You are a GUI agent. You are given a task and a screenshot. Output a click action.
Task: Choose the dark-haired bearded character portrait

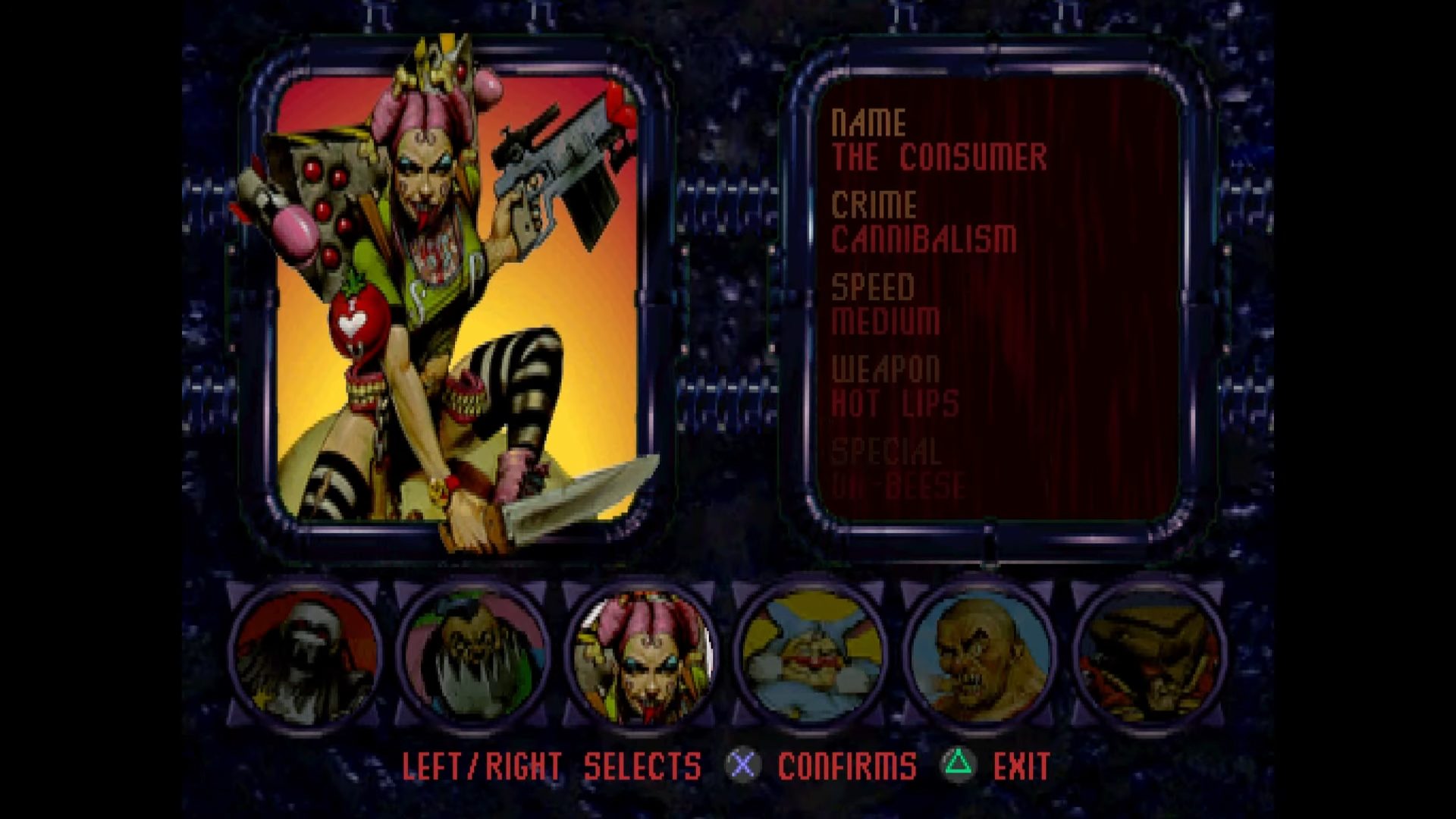pos(474,658)
